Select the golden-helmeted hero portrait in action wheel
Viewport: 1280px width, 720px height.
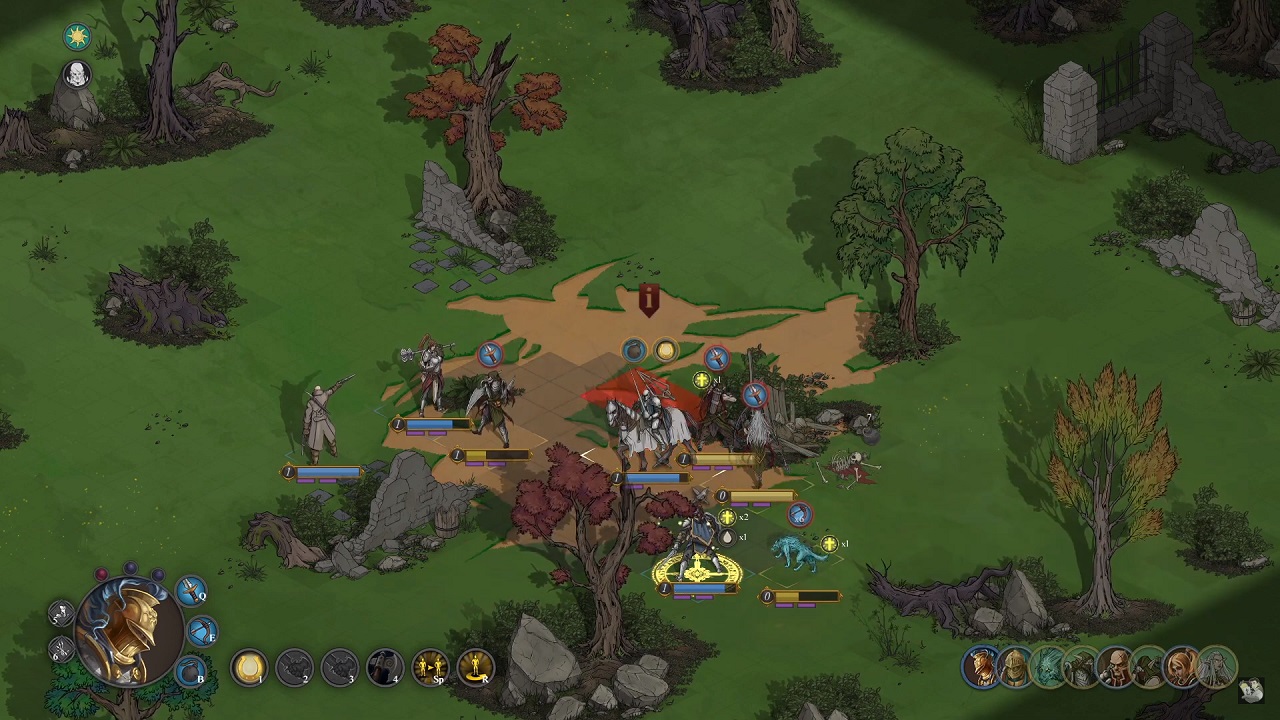(129, 628)
